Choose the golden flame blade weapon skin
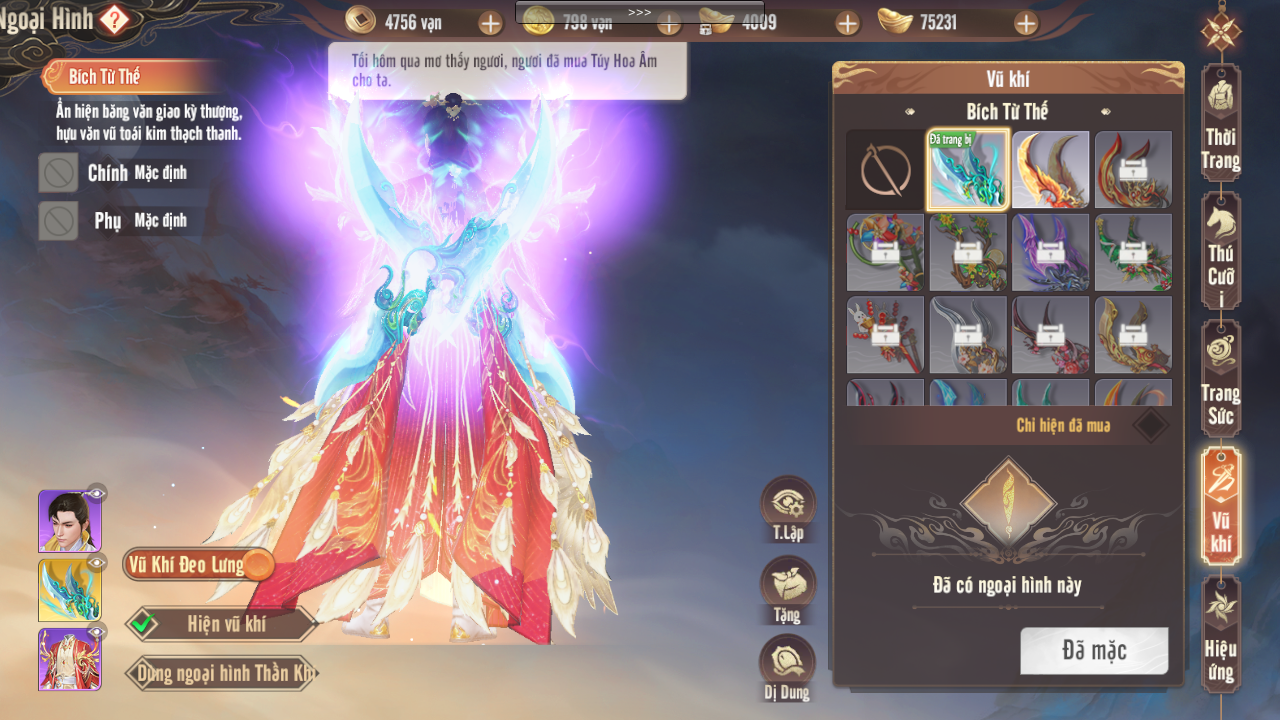This screenshot has height=720, width=1280. click(x=1051, y=170)
